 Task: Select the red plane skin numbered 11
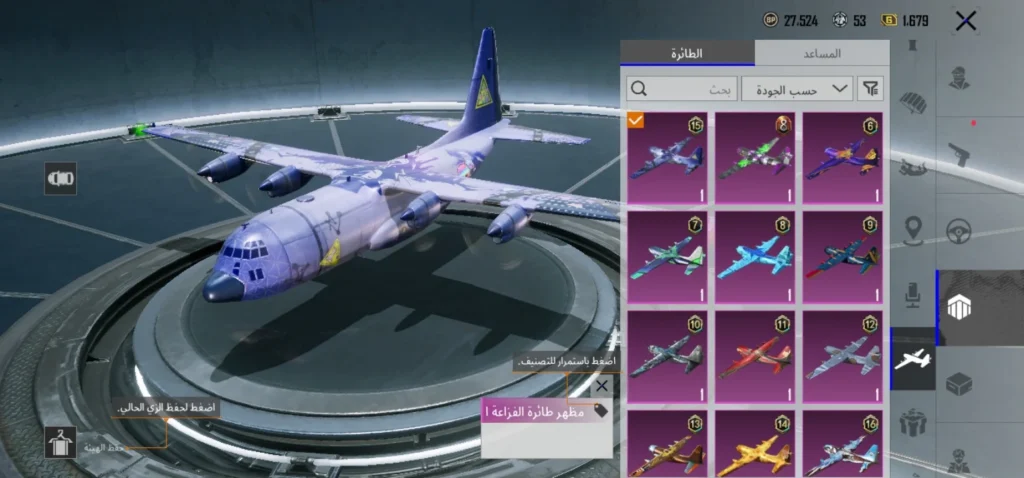click(x=755, y=357)
